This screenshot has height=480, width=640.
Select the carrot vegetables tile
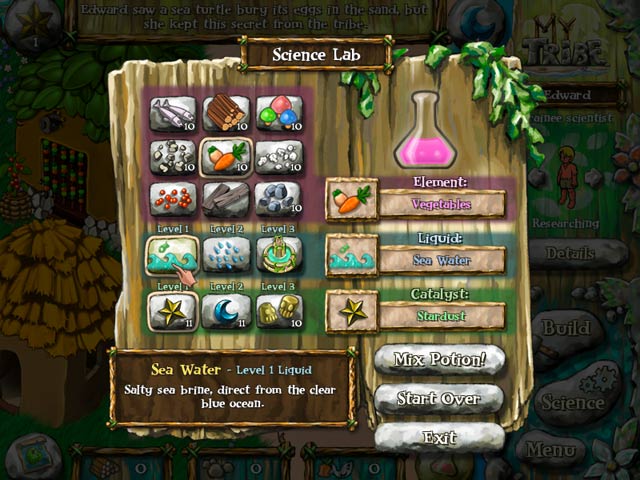(x=225, y=156)
